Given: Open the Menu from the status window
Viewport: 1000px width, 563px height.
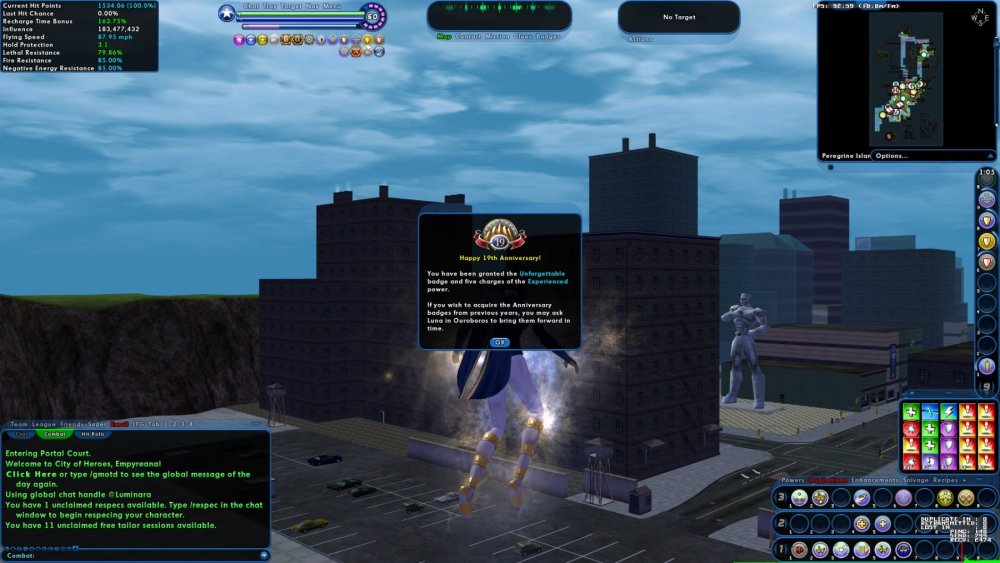Looking at the screenshot, I should [x=331, y=6].
